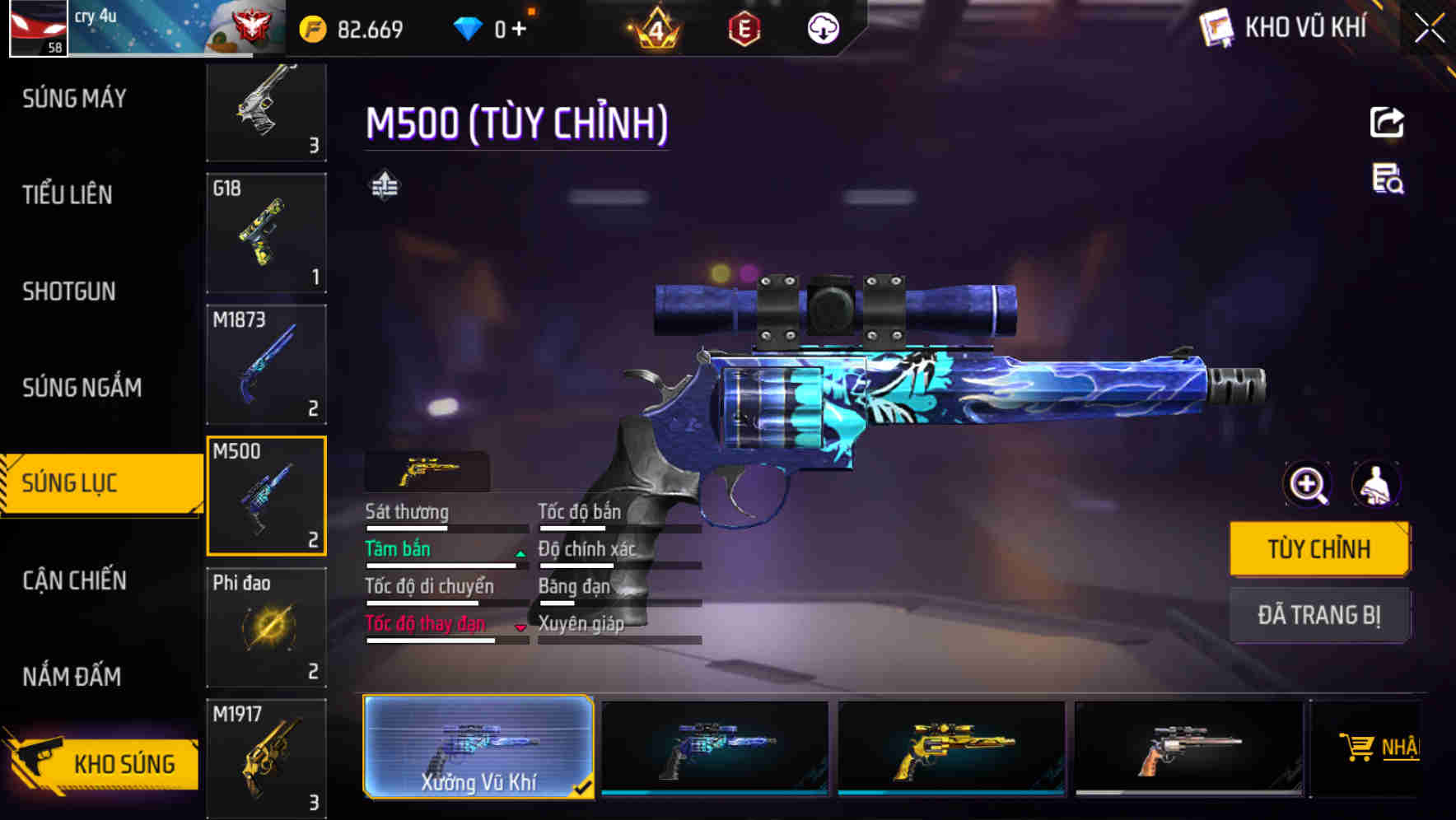Viewport: 1456px width, 820px height.
Task: Switch to the SHOTGUN category
Action: tap(69, 291)
